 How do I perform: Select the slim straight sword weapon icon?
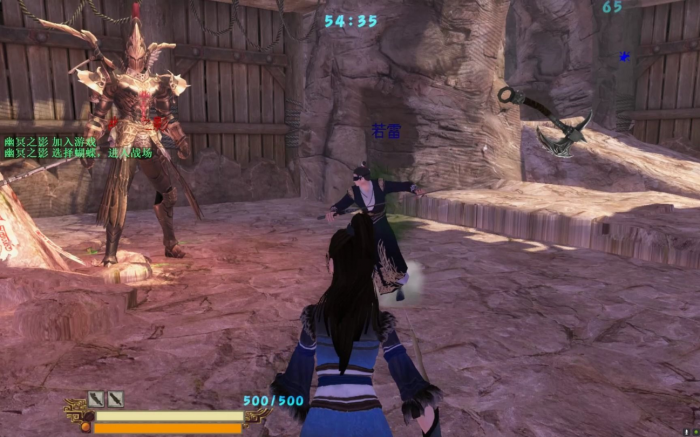point(116,399)
